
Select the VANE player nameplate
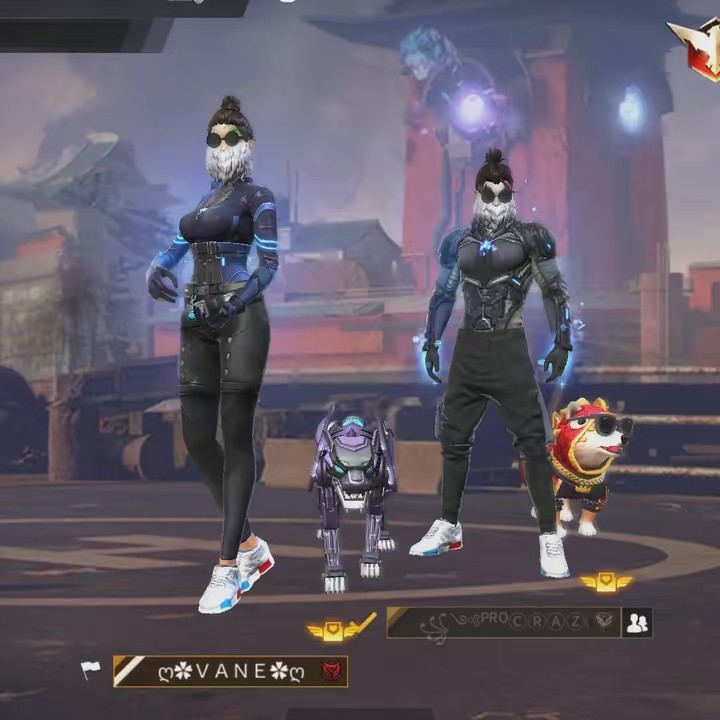pyautogui.click(x=230, y=671)
